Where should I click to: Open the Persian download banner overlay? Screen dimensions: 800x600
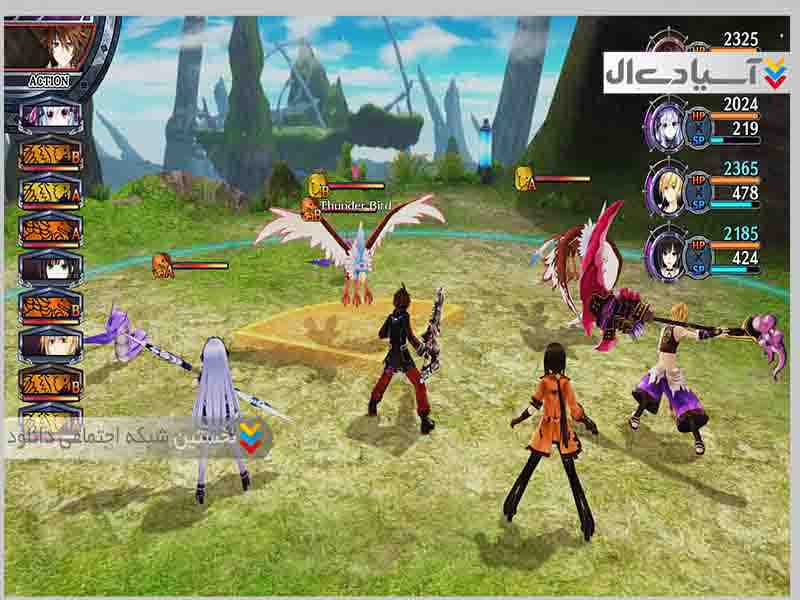pos(140,438)
